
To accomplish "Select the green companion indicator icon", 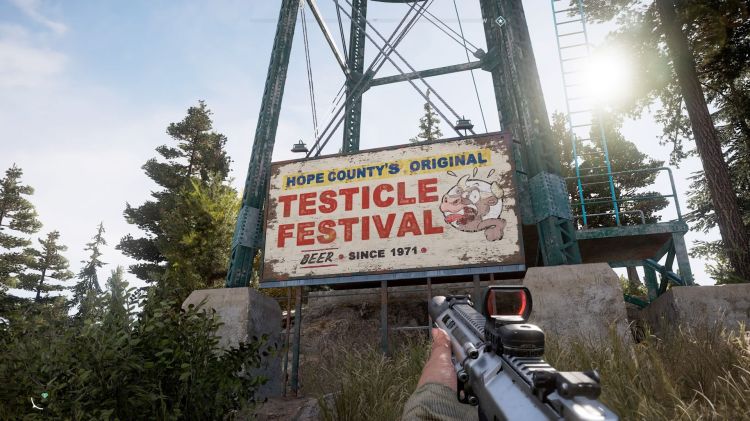I will tap(44, 397).
